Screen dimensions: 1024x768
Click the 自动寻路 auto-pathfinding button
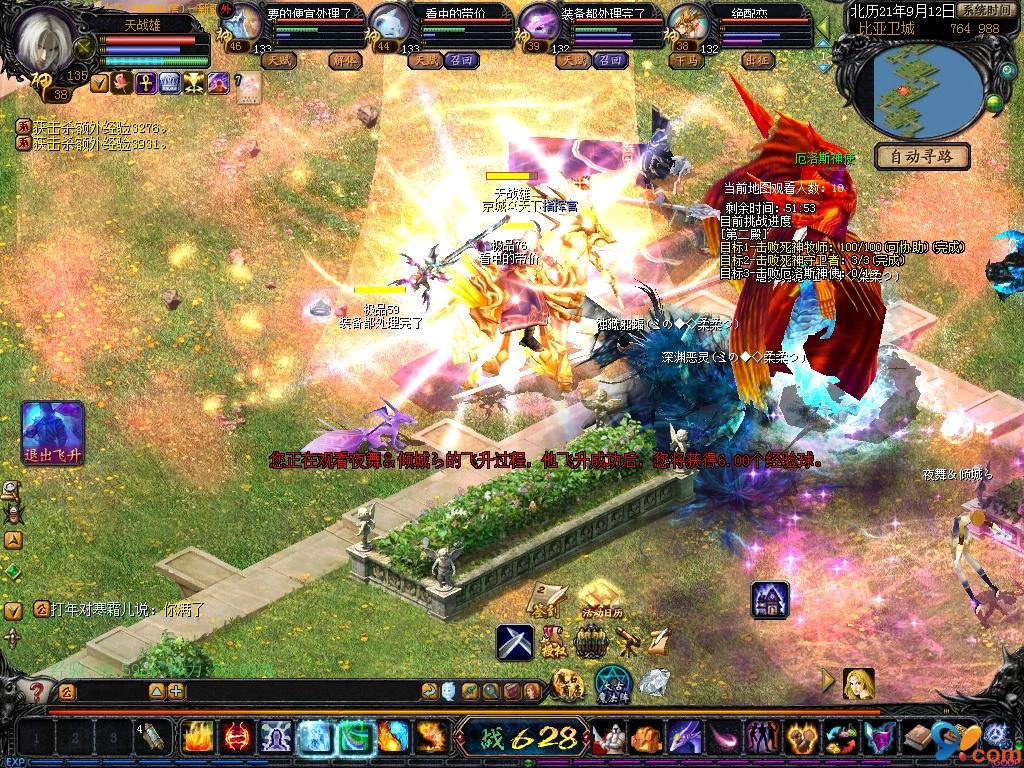pos(921,157)
